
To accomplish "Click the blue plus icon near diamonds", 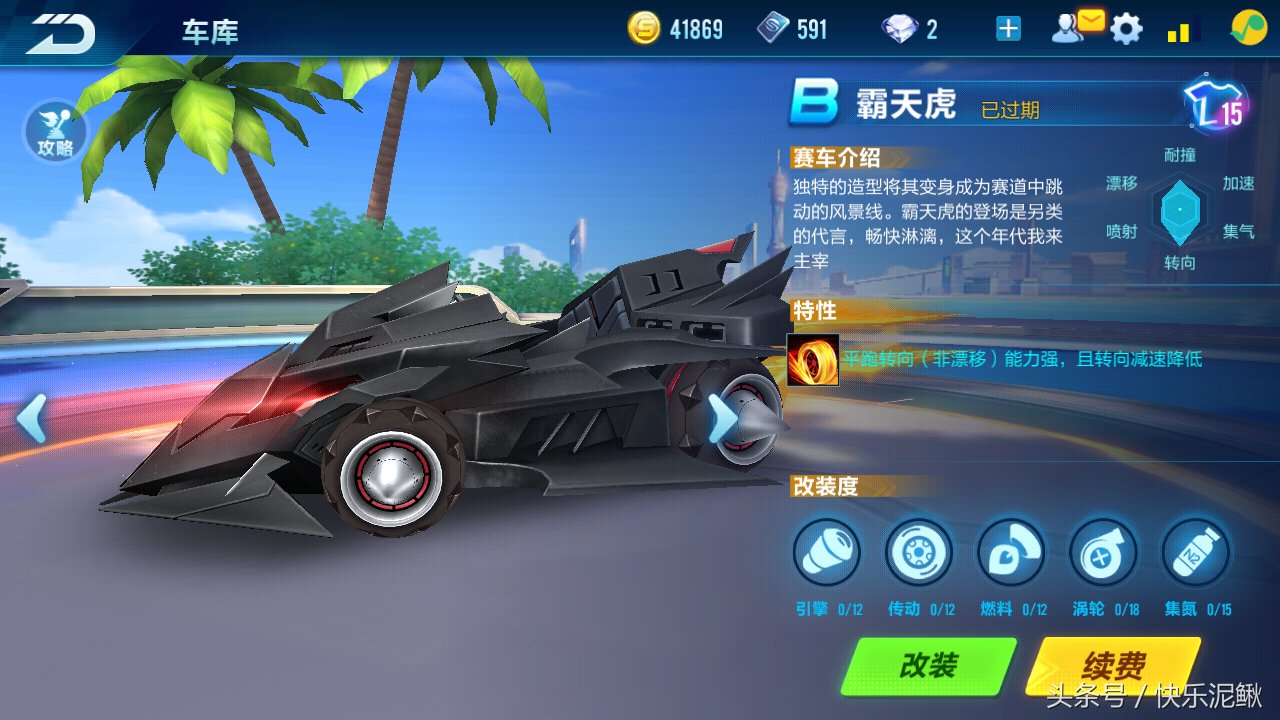I will click(x=1008, y=28).
